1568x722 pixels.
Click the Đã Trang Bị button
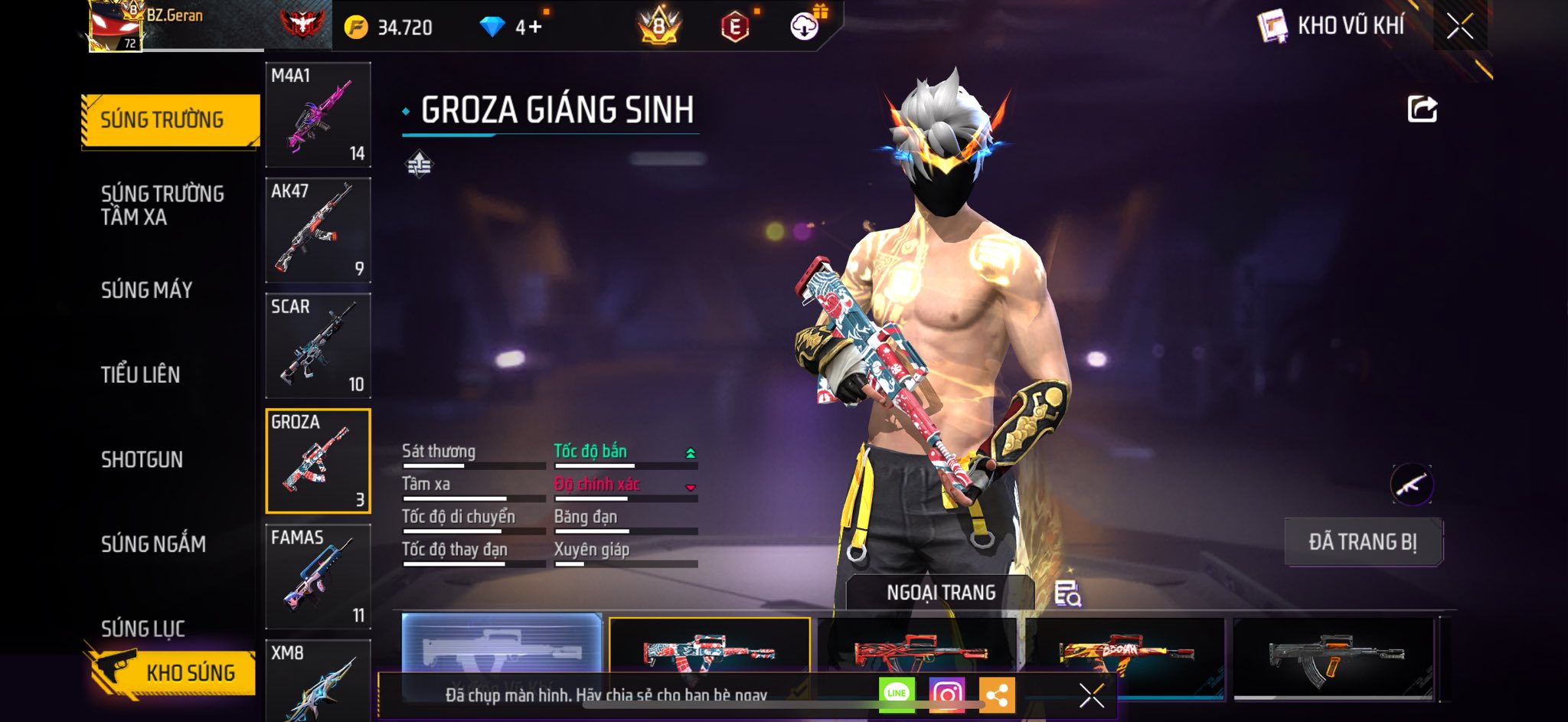1363,542
